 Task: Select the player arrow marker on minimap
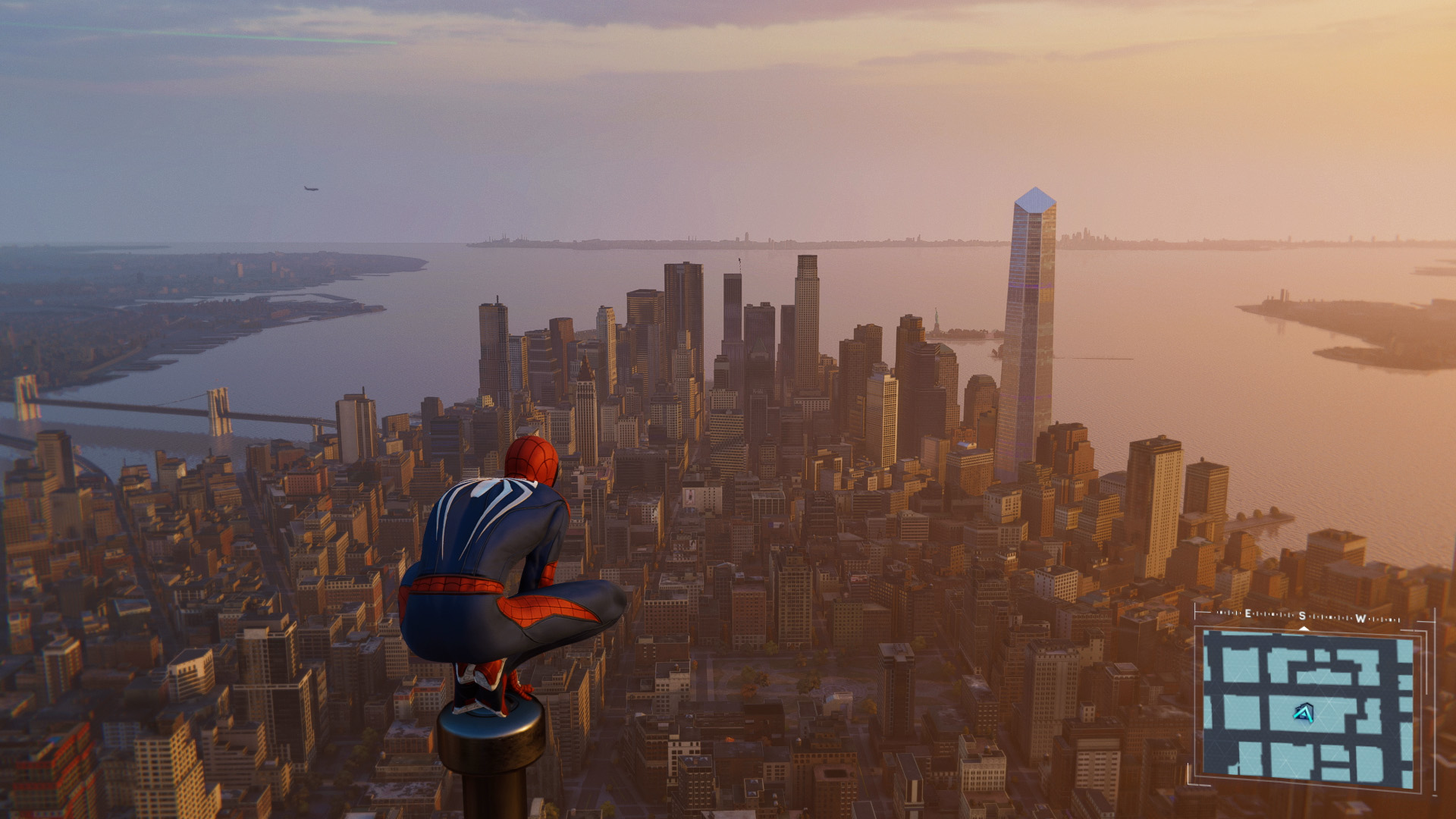pos(1304,713)
